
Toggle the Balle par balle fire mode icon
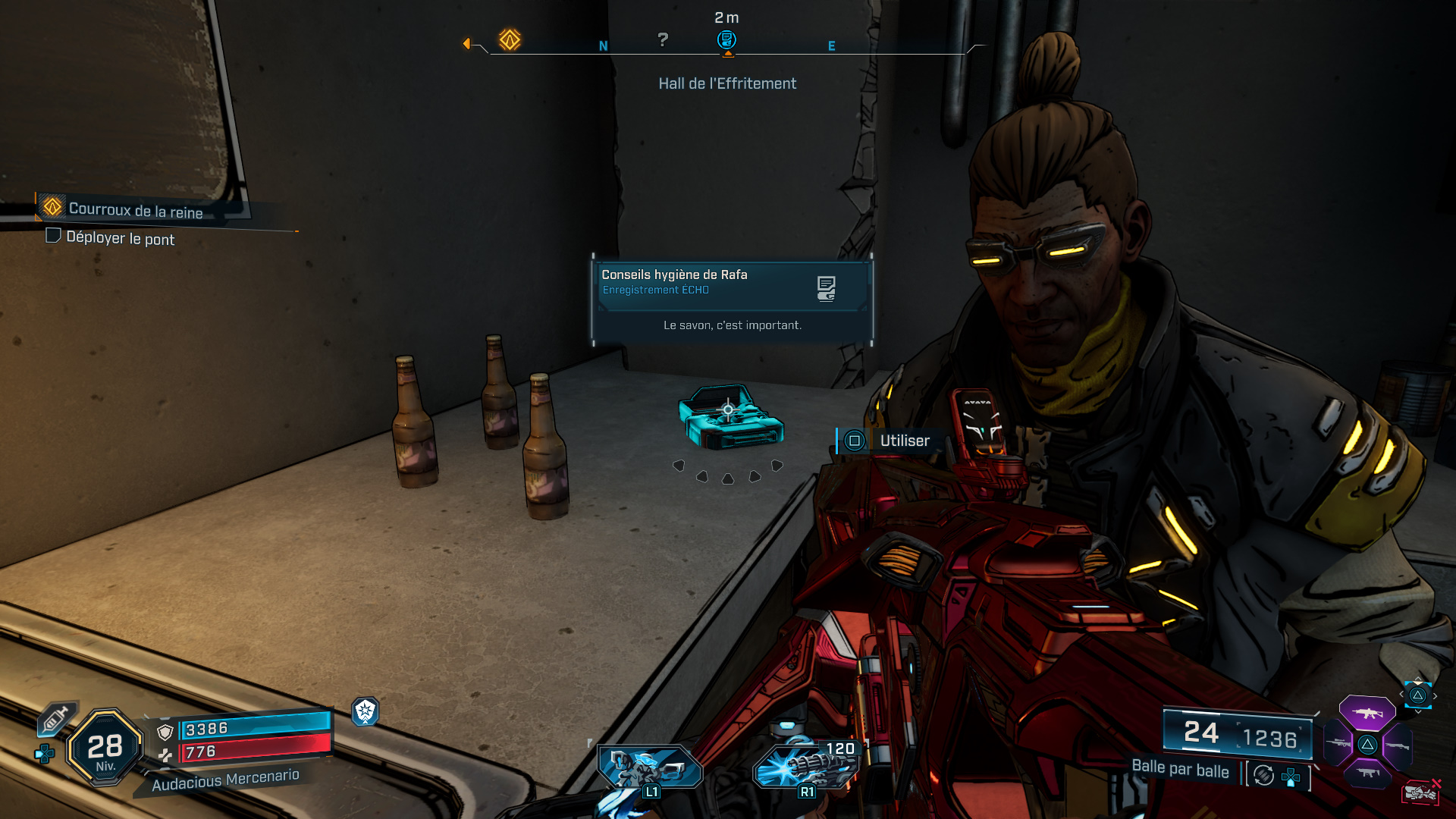click(x=1263, y=775)
